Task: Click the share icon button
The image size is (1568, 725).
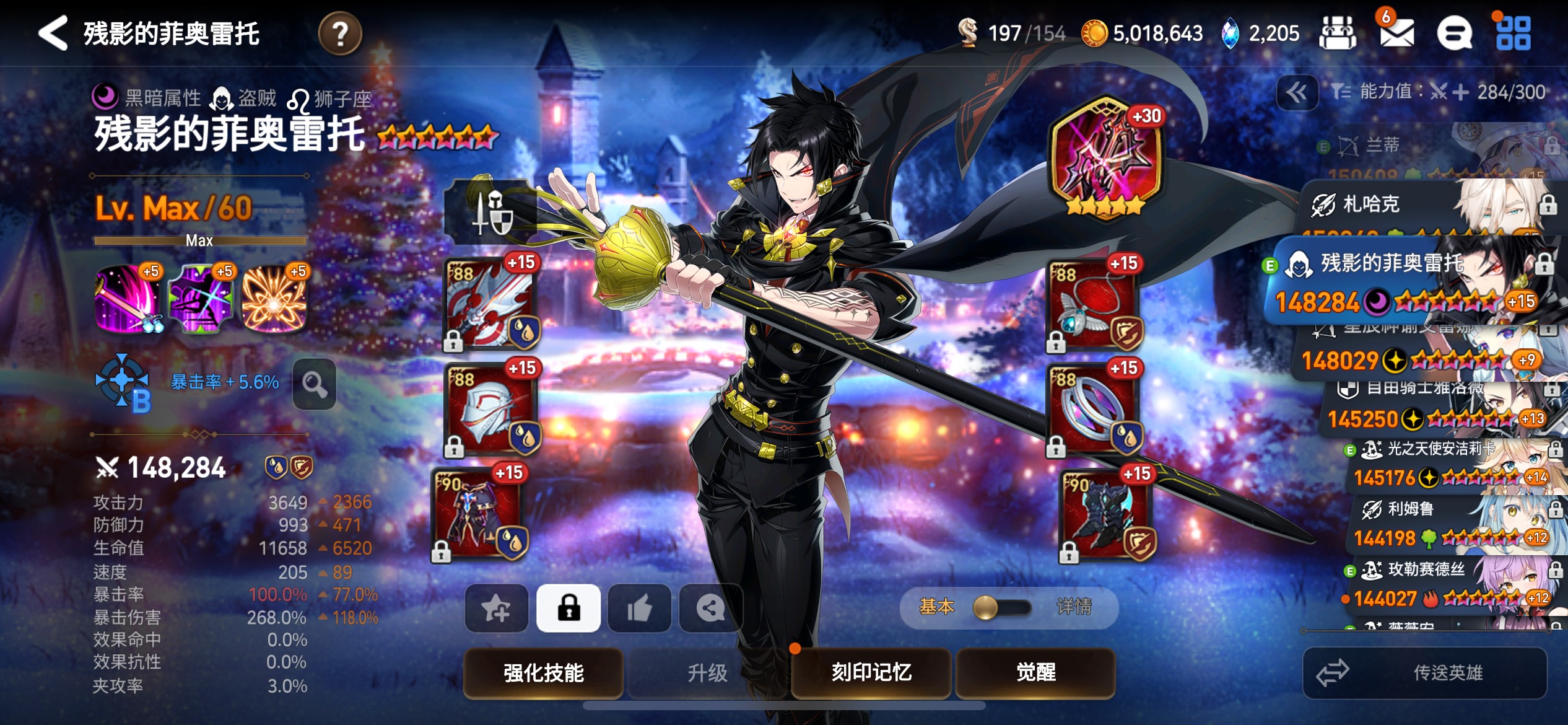Action: tap(710, 608)
